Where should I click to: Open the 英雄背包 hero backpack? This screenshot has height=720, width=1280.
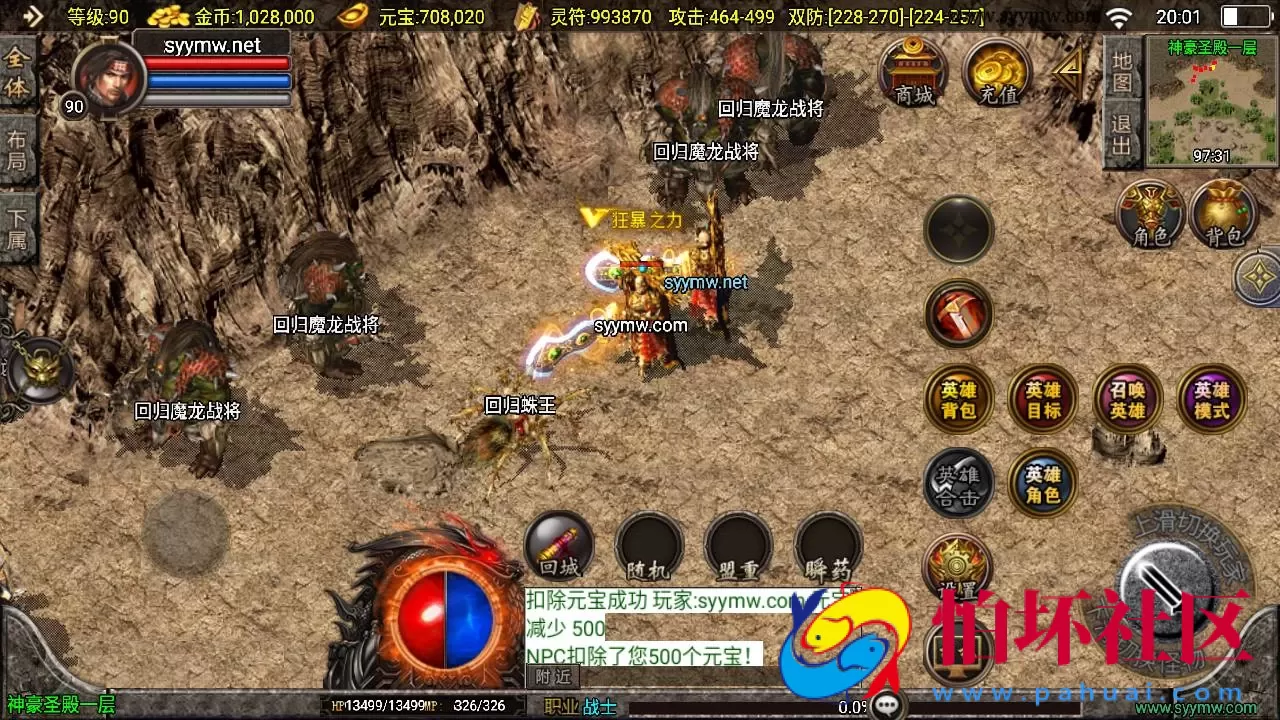point(958,398)
